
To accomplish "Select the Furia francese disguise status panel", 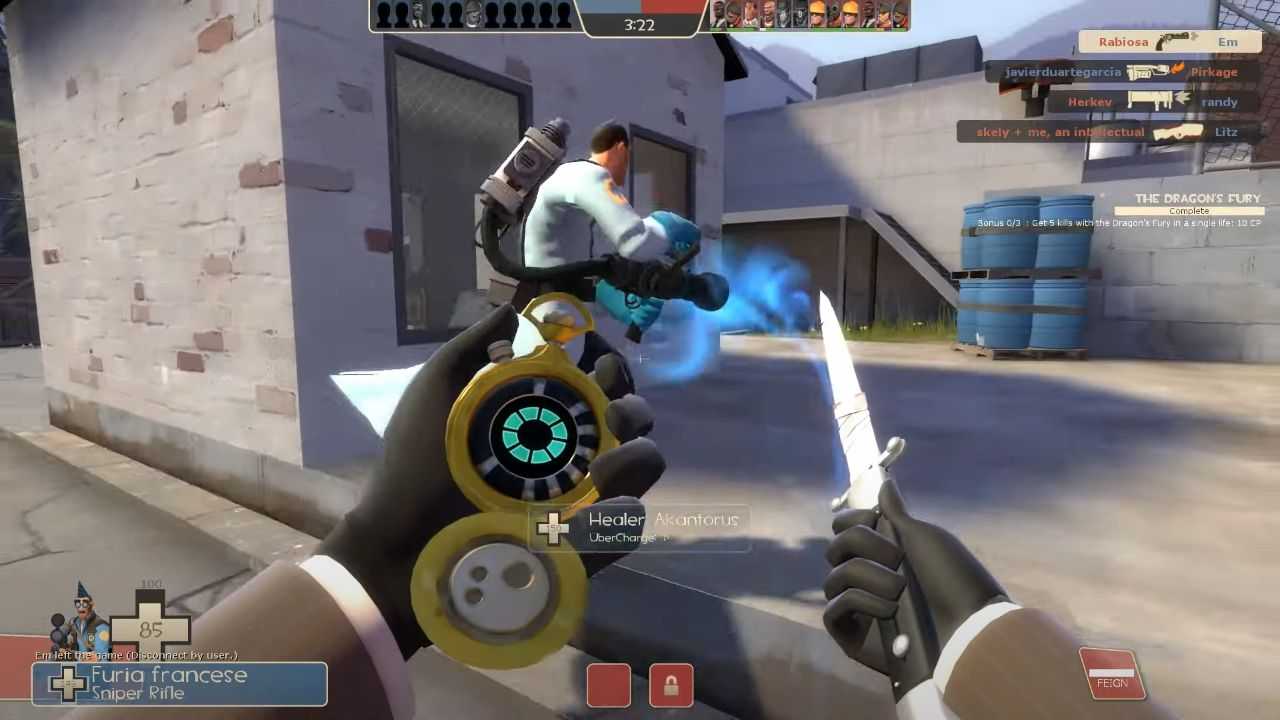I will coord(180,684).
